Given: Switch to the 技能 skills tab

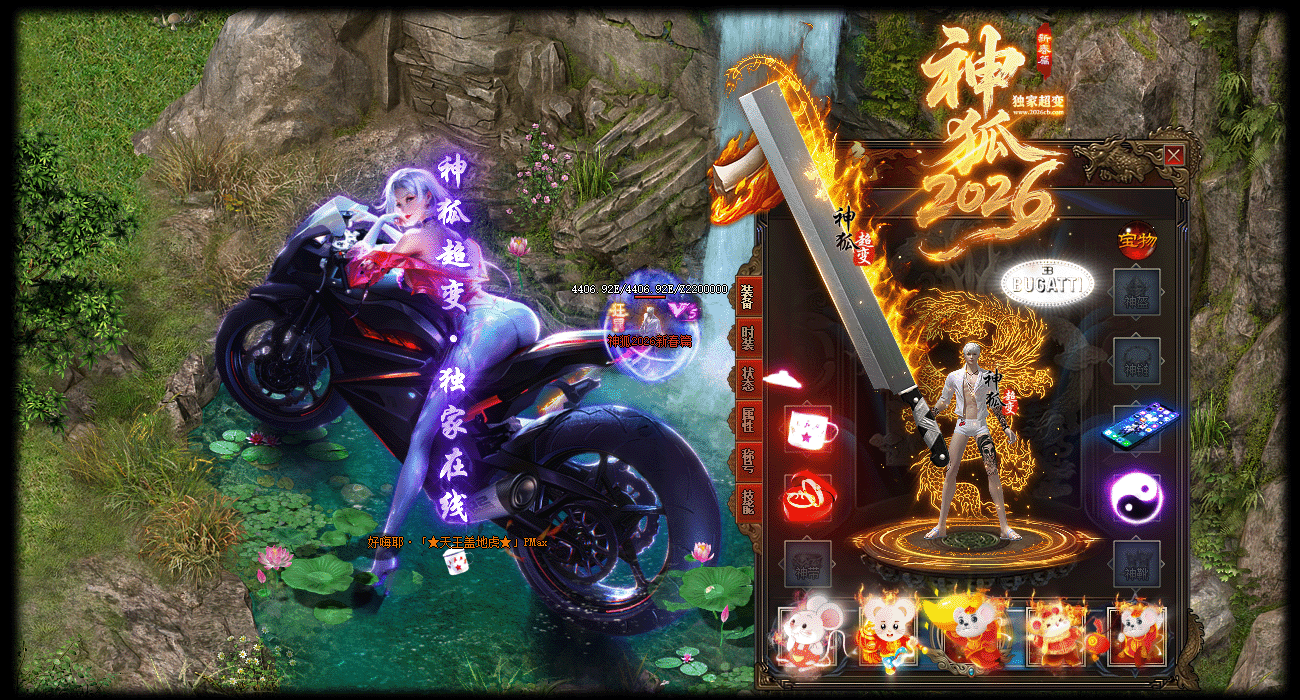Looking at the screenshot, I should click(748, 501).
